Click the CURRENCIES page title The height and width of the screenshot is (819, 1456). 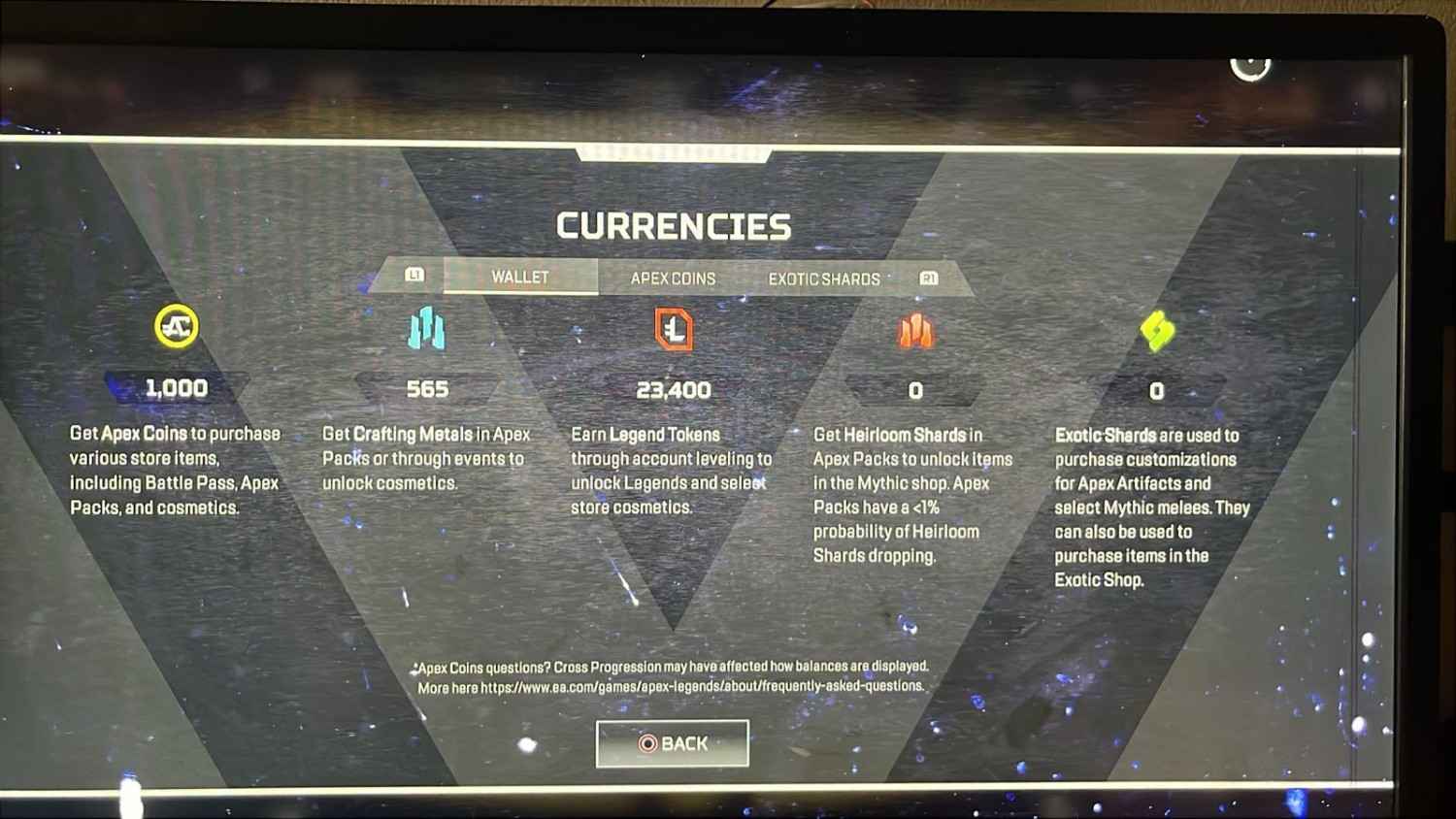pyautogui.click(x=673, y=224)
